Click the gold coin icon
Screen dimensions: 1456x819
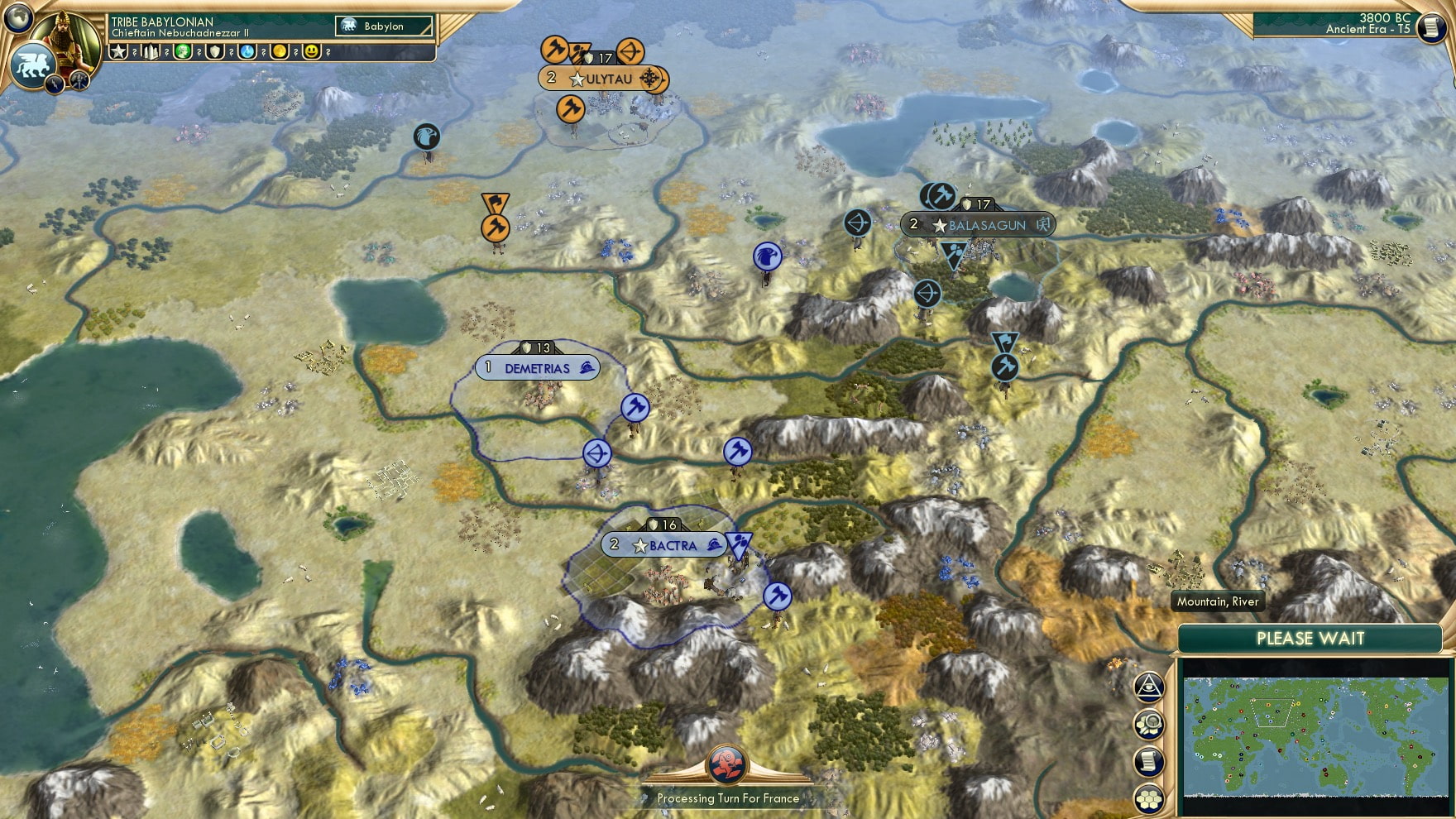pos(280,52)
